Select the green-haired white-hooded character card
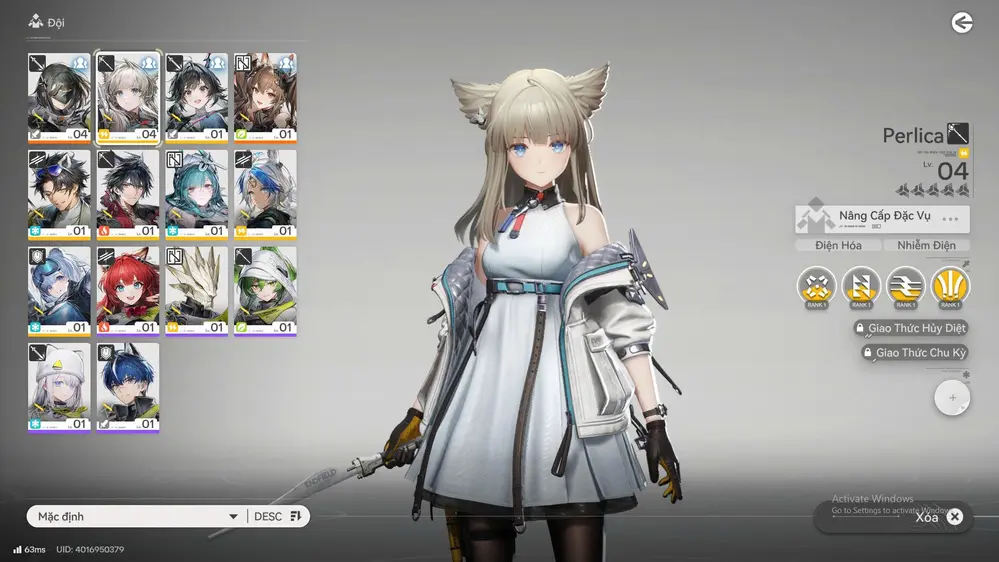Screen dimensions: 999x562 (265, 292)
